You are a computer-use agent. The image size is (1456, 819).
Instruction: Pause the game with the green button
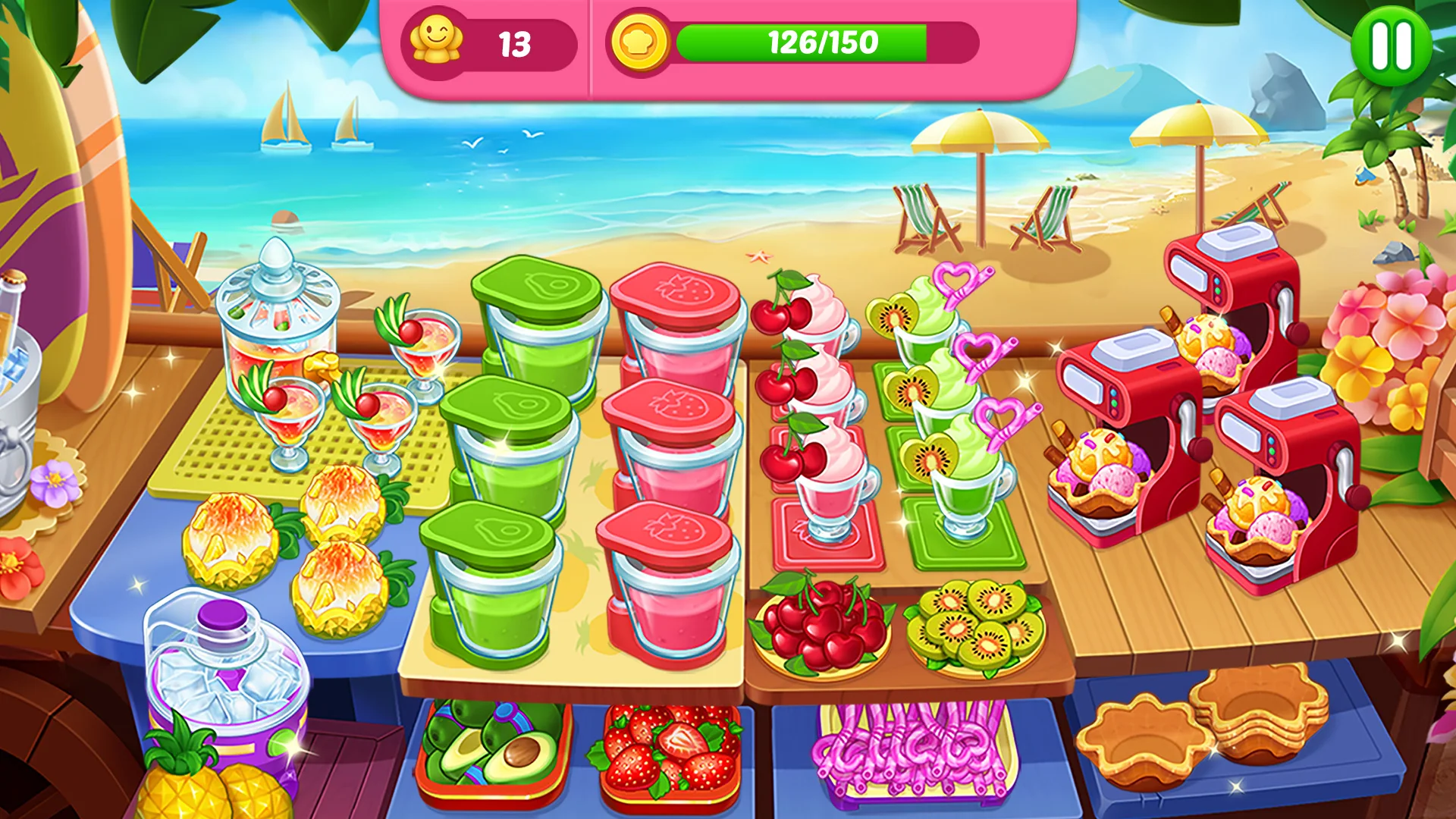click(x=1391, y=45)
